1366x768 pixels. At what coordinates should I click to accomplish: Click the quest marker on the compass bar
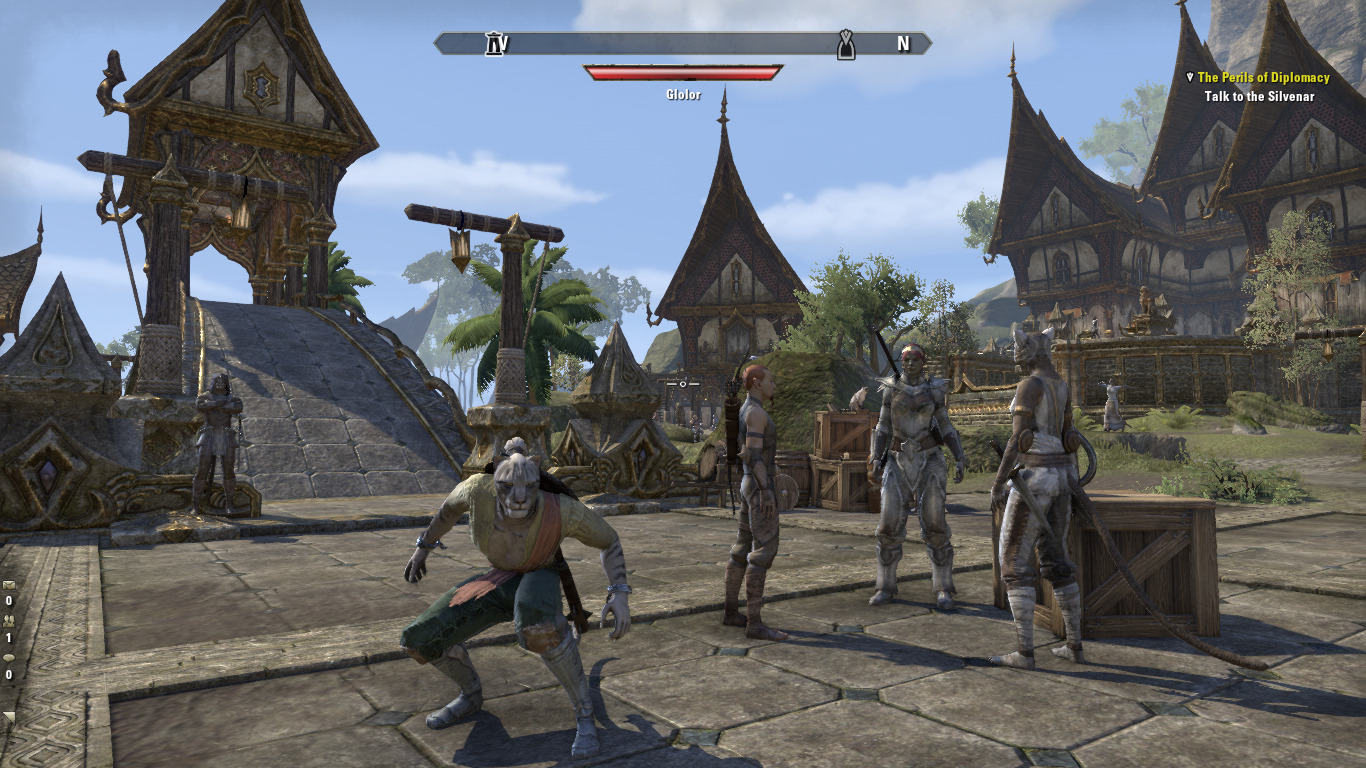846,44
